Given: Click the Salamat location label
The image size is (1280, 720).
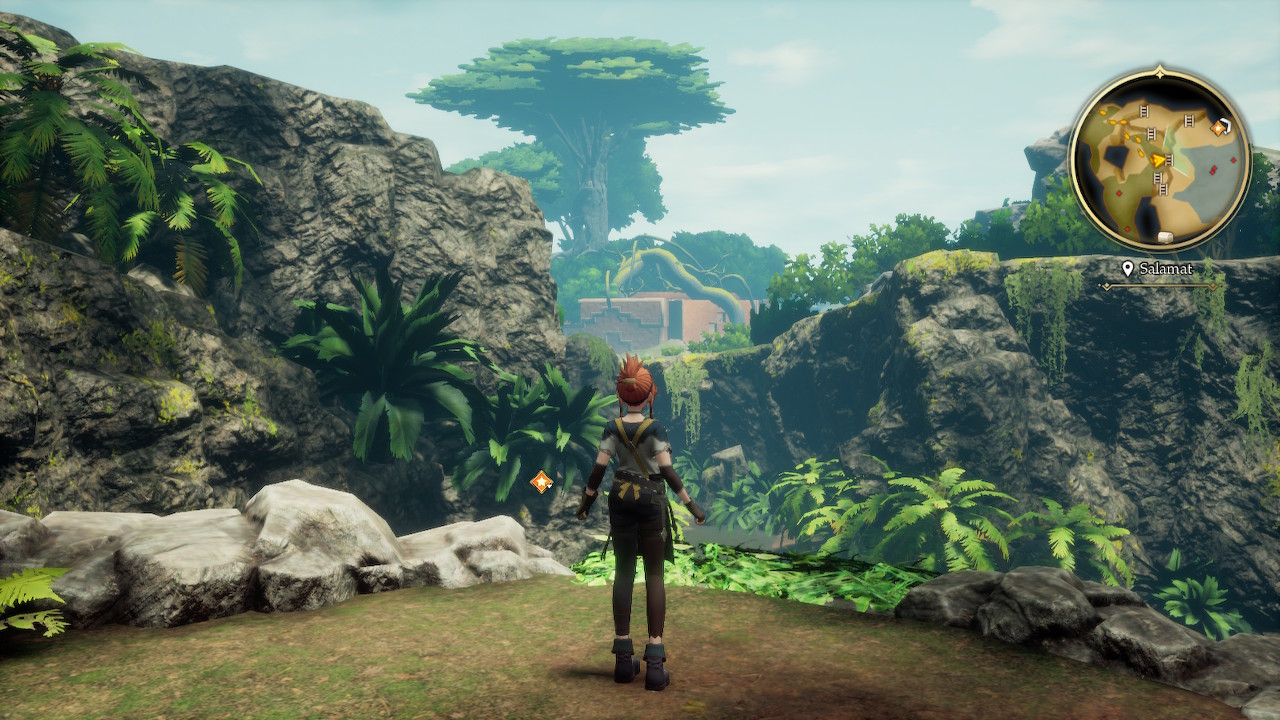Looking at the screenshot, I should pos(1160,268).
